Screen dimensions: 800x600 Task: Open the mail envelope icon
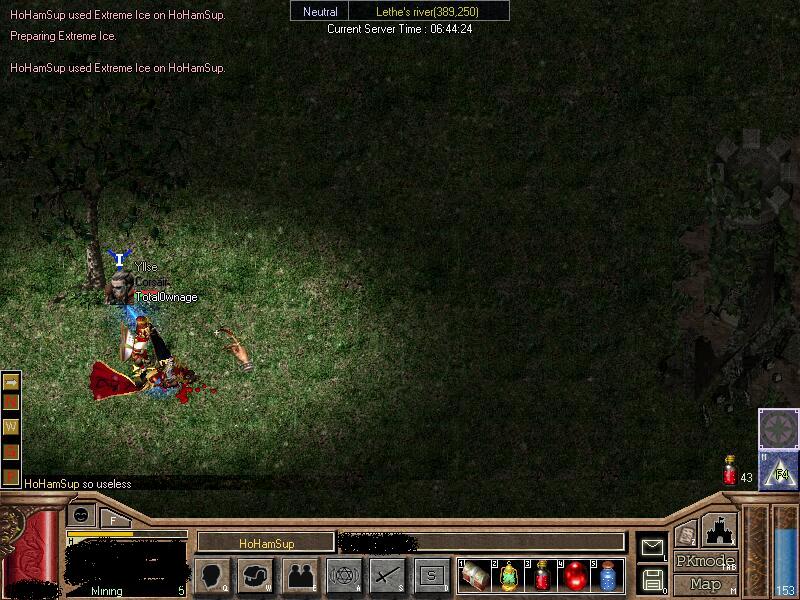click(x=652, y=547)
